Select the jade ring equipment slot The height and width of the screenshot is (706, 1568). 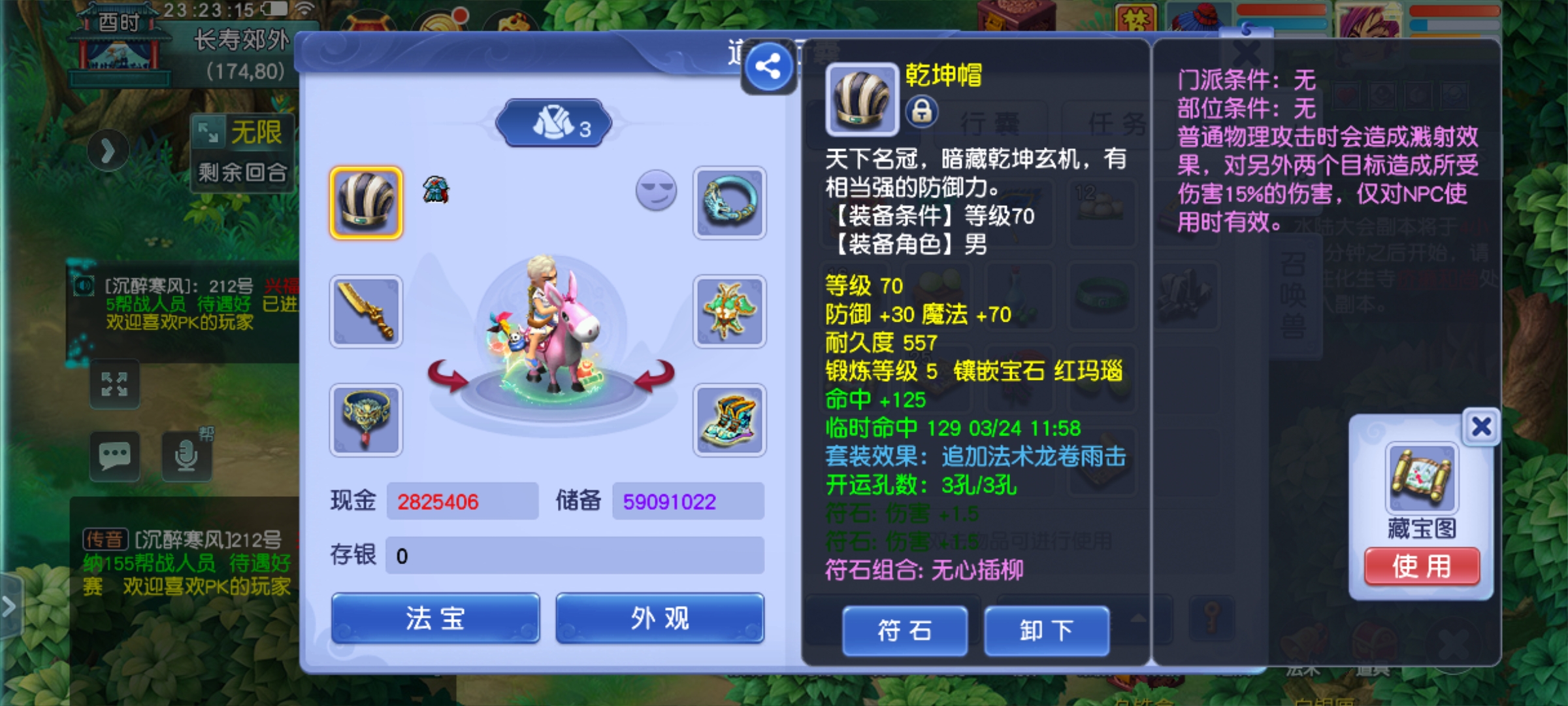coord(730,203)
